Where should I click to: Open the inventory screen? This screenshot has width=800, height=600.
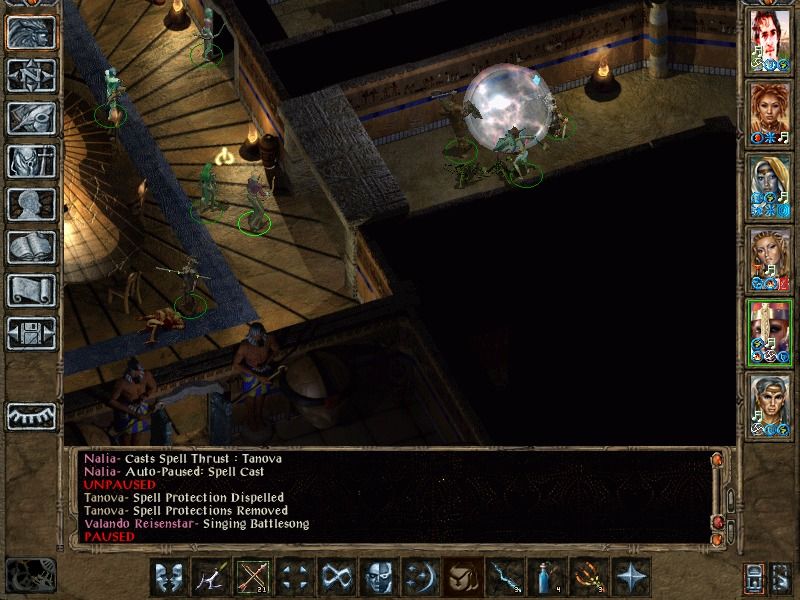coord(31,161)
